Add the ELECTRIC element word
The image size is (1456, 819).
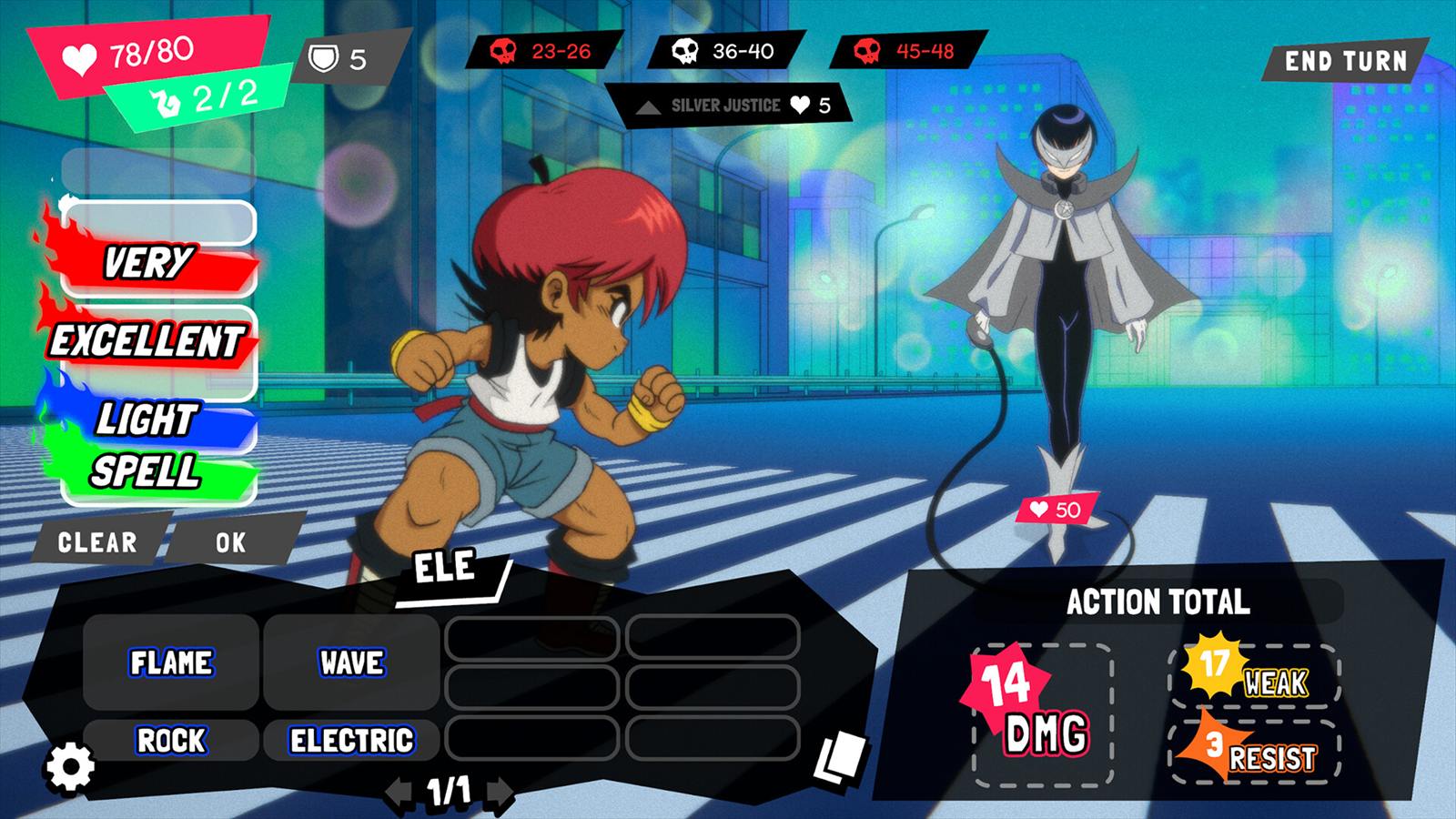tap(351, 740)
